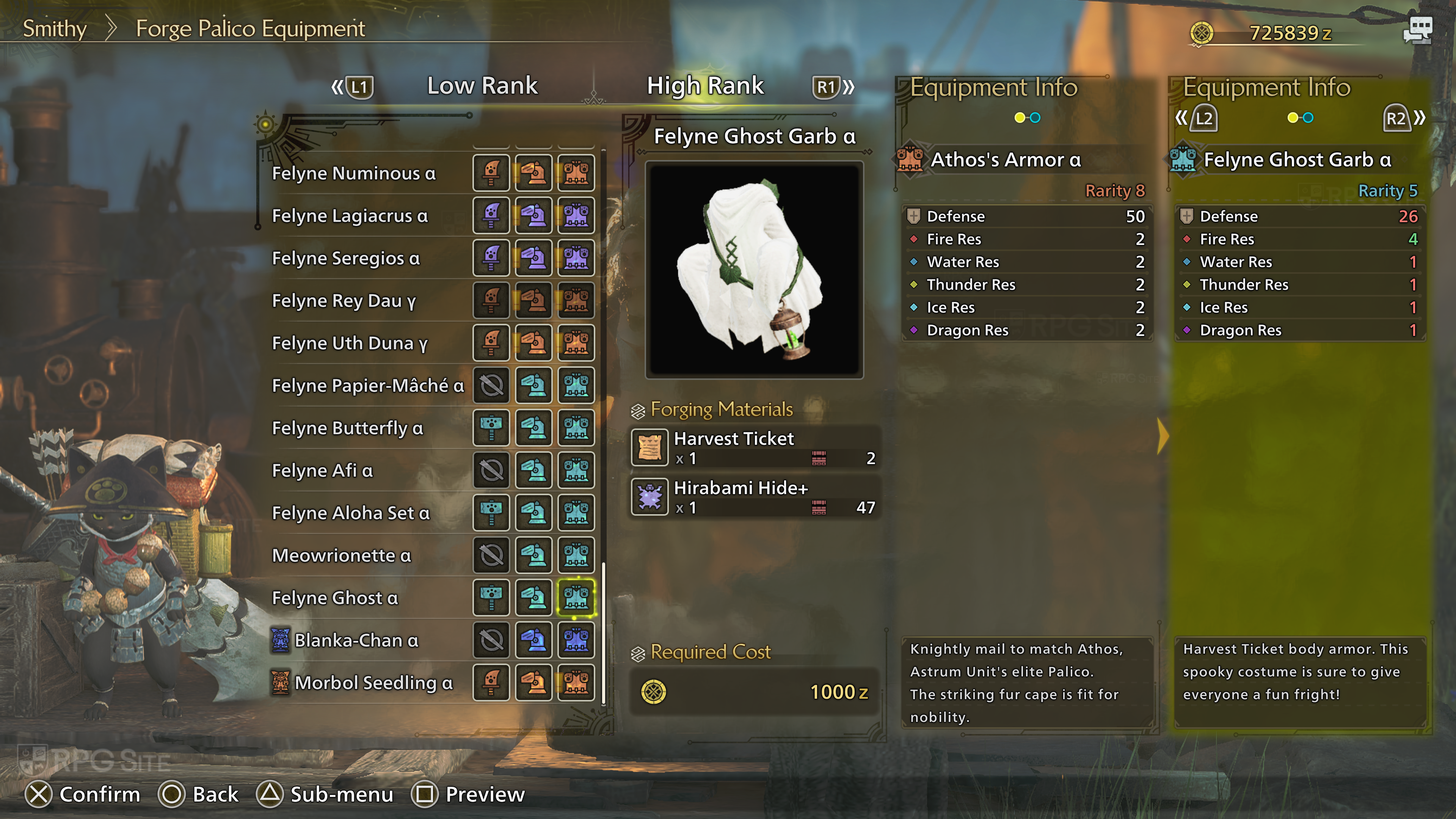Image resolution: width=1456 pixels, height=819 pixels.
Task: Select the Felyne Ghost α weapon icon
Action: (x=491, y=598)
